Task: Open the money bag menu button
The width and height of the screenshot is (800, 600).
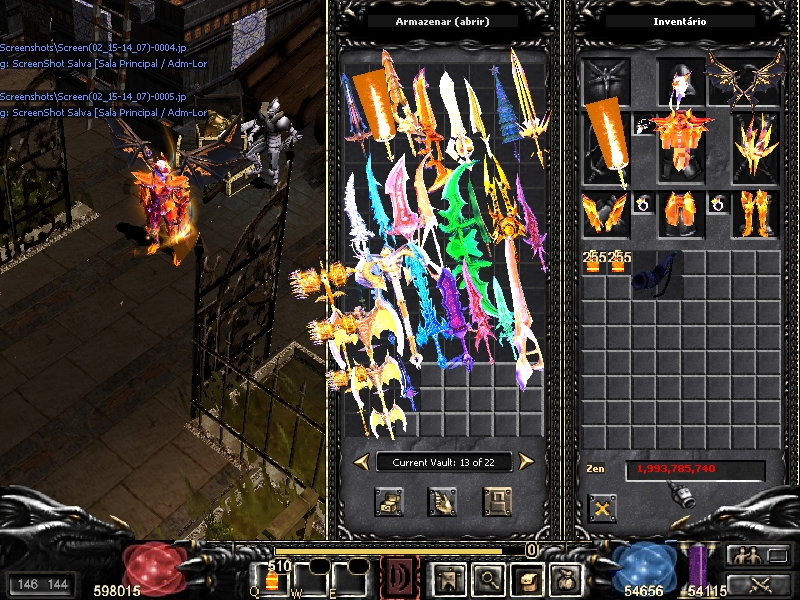Action: pos(565,578)
